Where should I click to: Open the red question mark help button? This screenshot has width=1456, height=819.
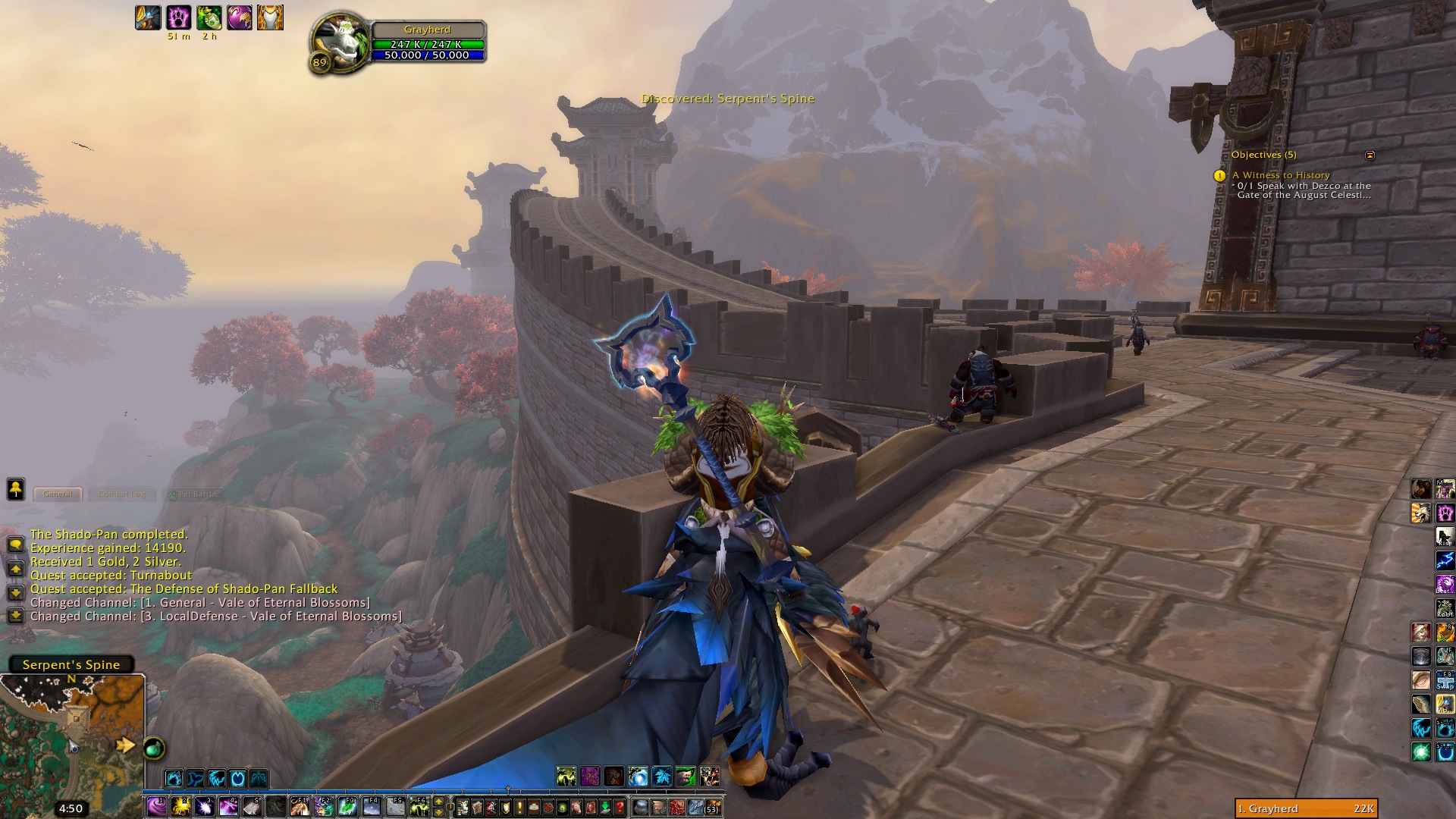click(620, 806)
